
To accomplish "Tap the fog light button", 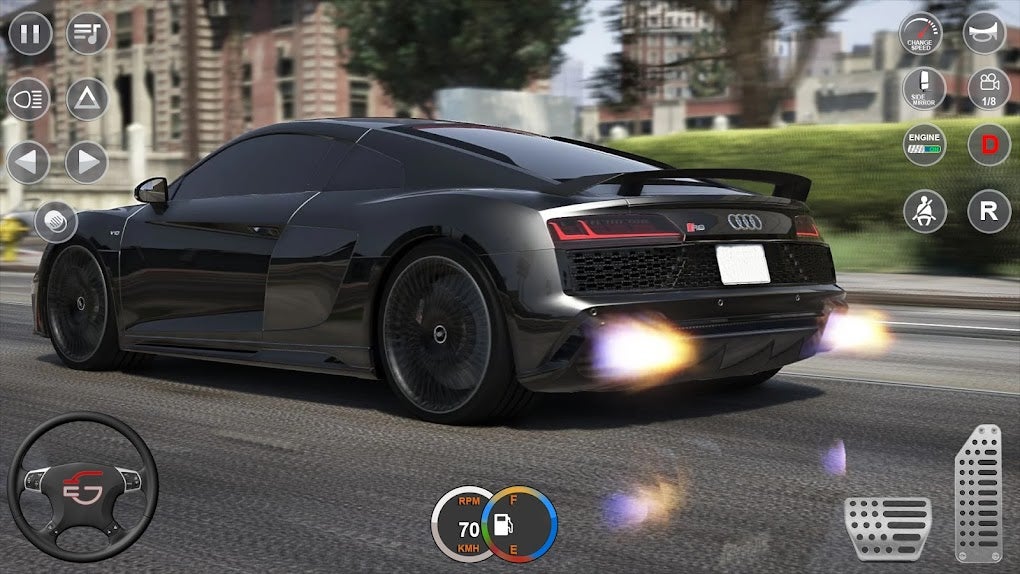I will coord(56,221).
